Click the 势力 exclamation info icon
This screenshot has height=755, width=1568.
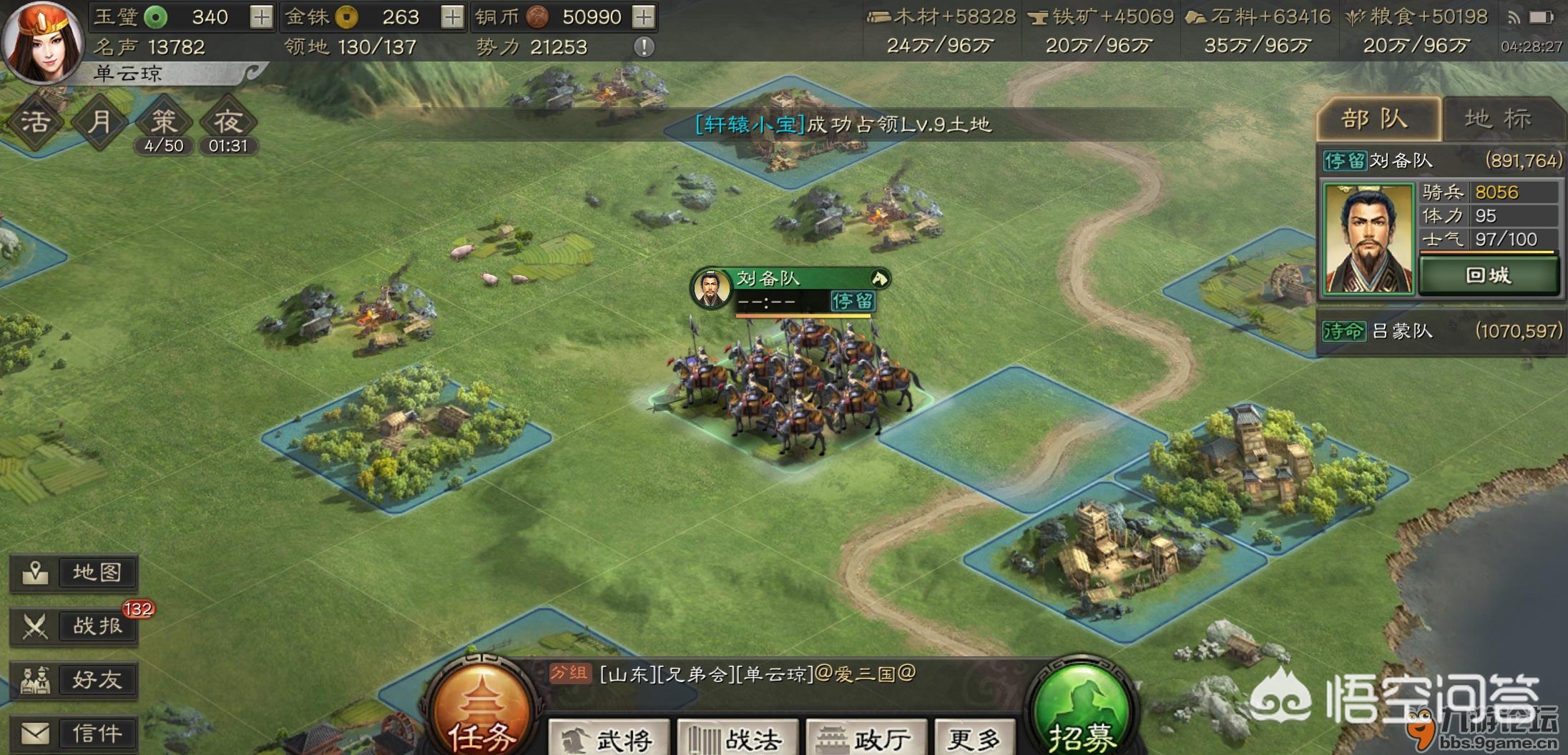coord(644,47)
